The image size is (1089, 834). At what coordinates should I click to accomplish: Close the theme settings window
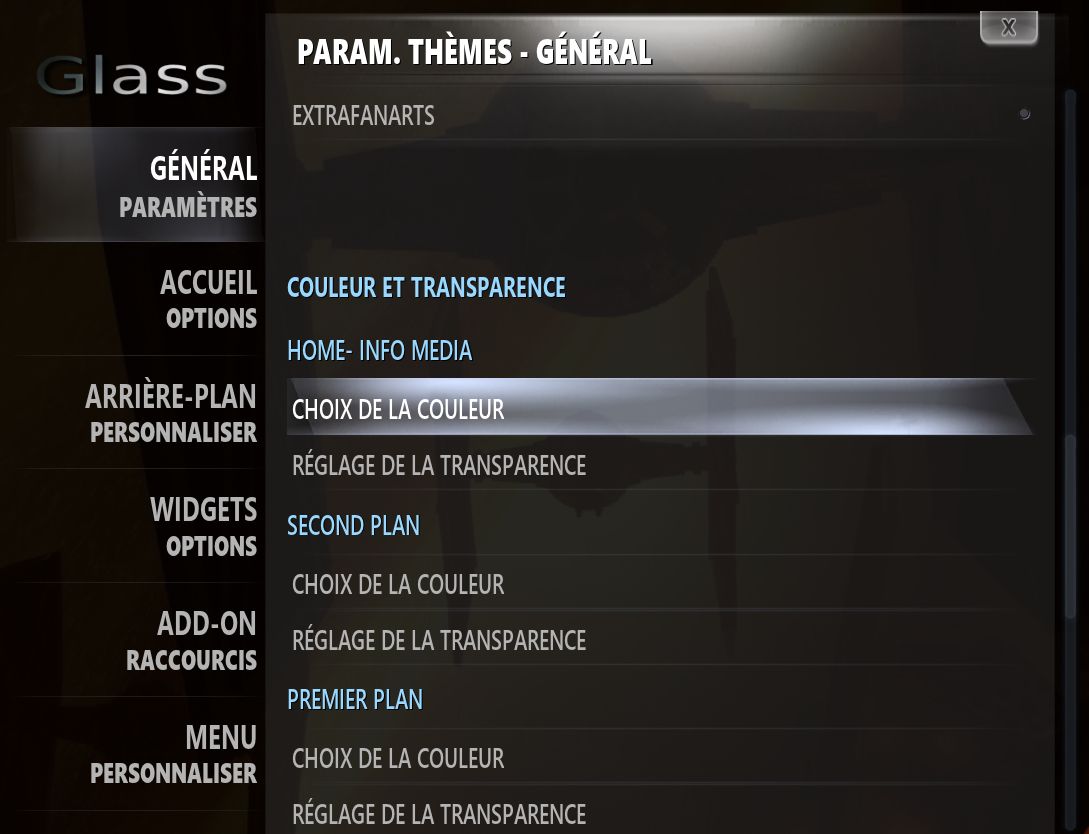(x=1008, y=28)
